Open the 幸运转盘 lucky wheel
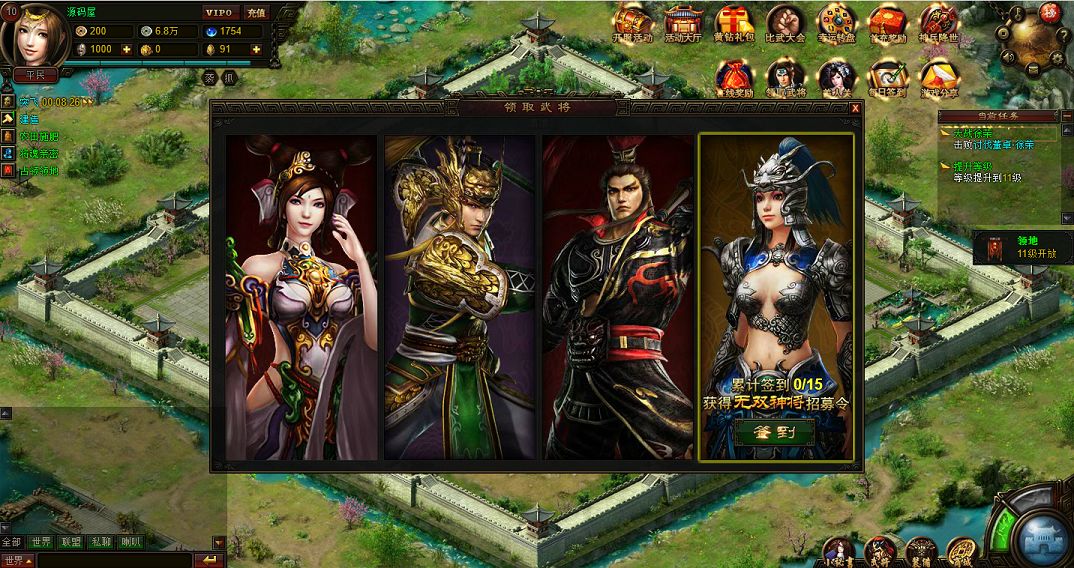Screen dimensions: 1074x568 (836, 24)
